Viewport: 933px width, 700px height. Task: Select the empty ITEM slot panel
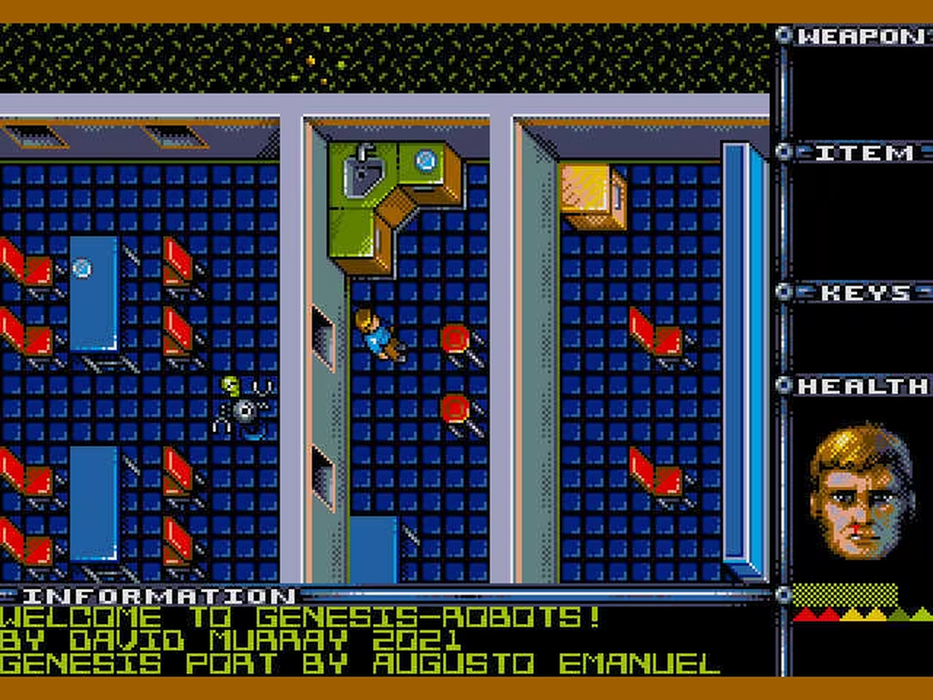click(x=862, y=222)
